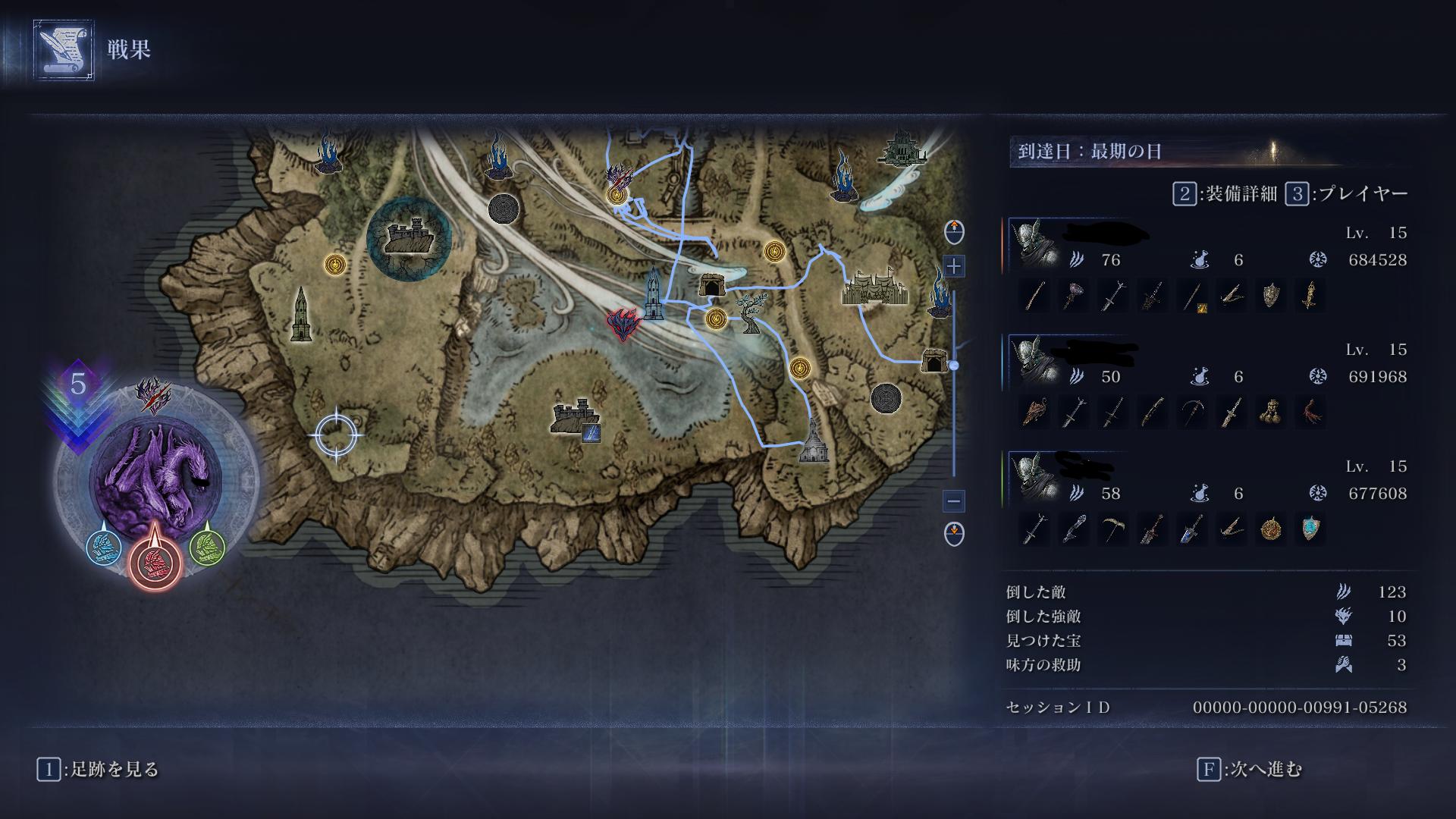
Task: Zoom out the map with the minus button
Action: [954, 501]
